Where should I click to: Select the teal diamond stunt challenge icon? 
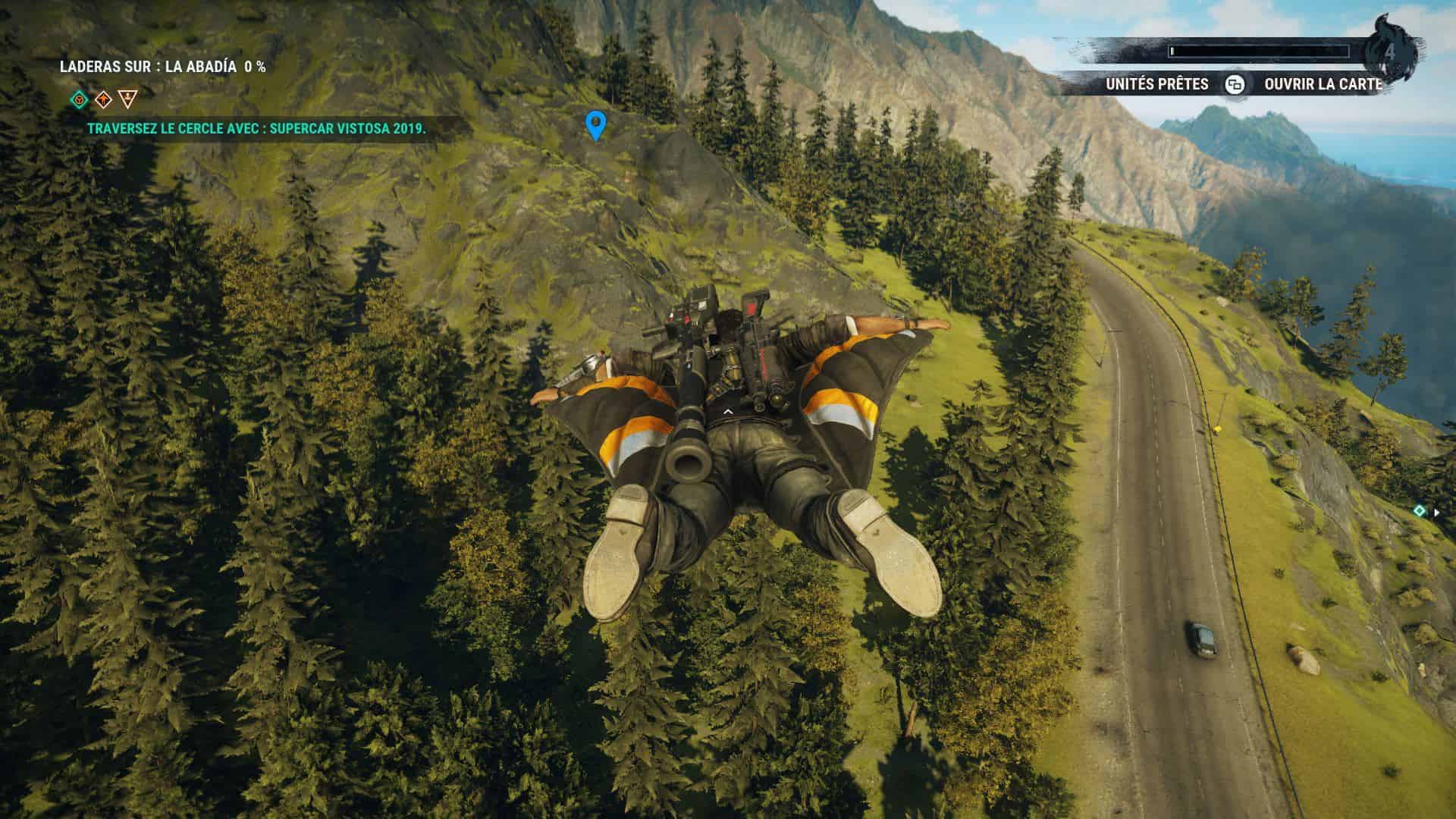click(79, 99)
